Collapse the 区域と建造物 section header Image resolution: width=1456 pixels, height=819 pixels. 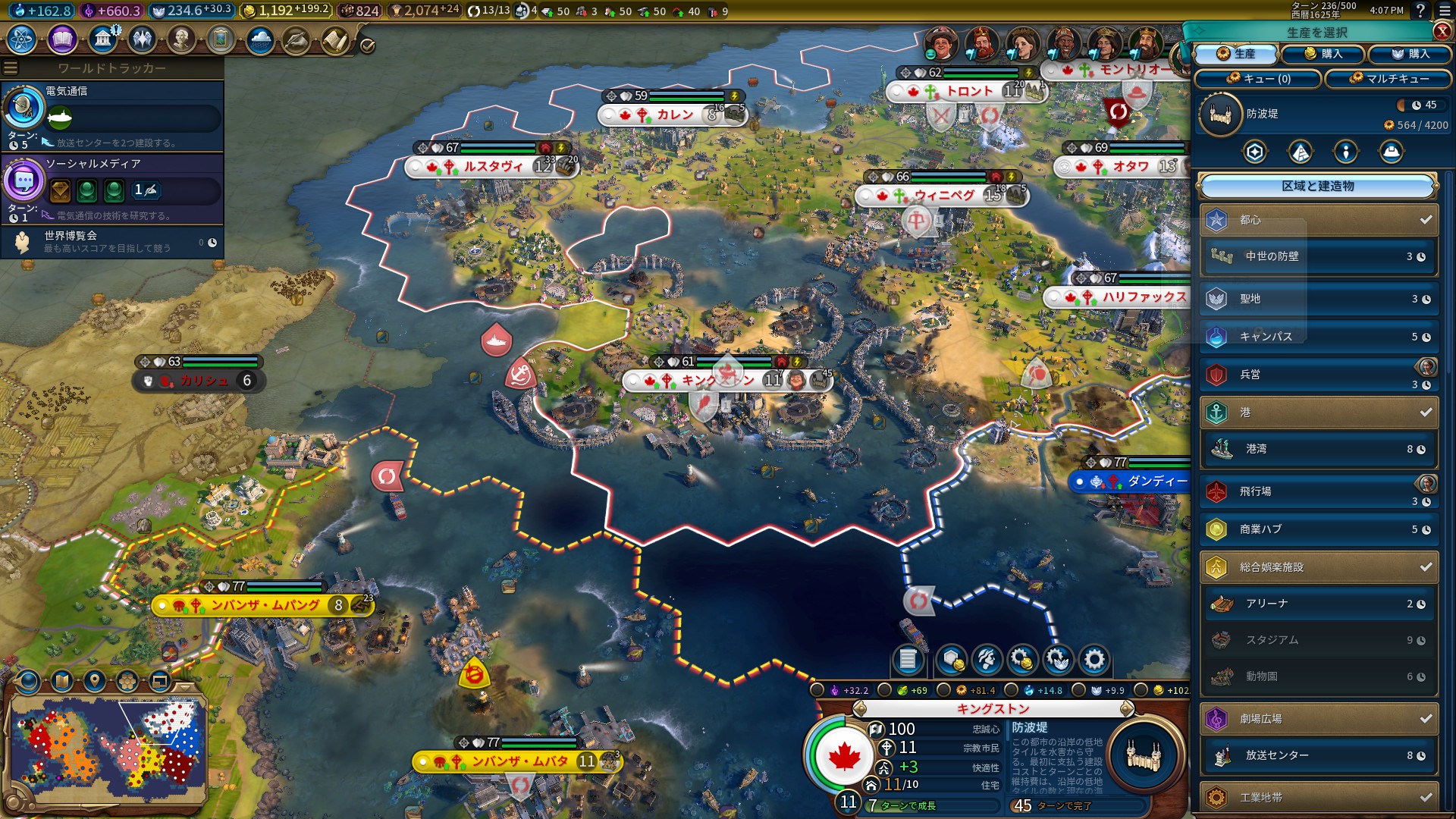point(1317,186)
